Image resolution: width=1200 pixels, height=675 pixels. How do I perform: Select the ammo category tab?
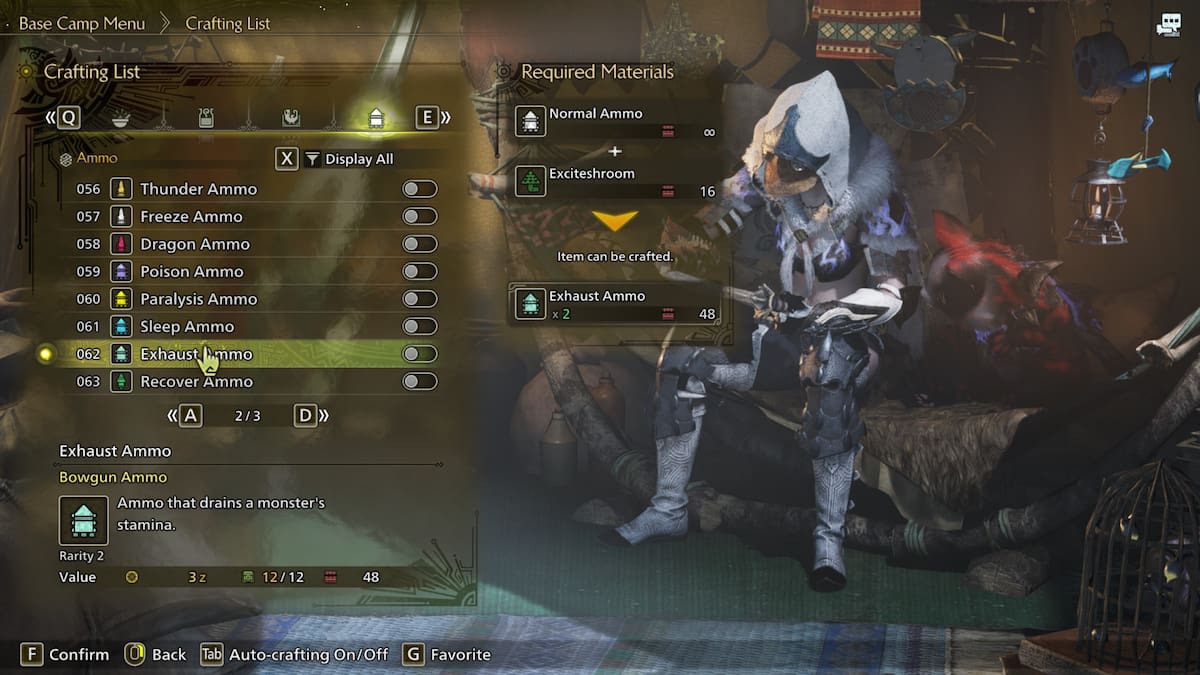coord(376,118)
